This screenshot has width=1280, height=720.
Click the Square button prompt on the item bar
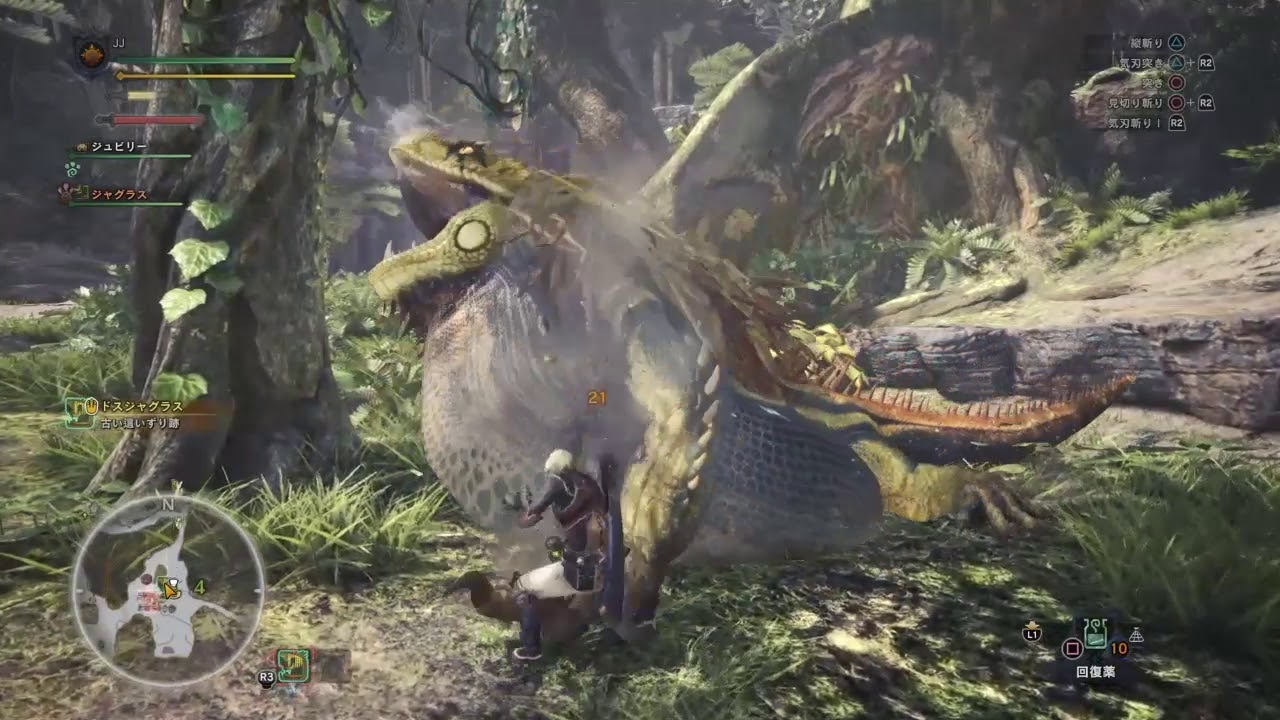tap(1072, 647)
